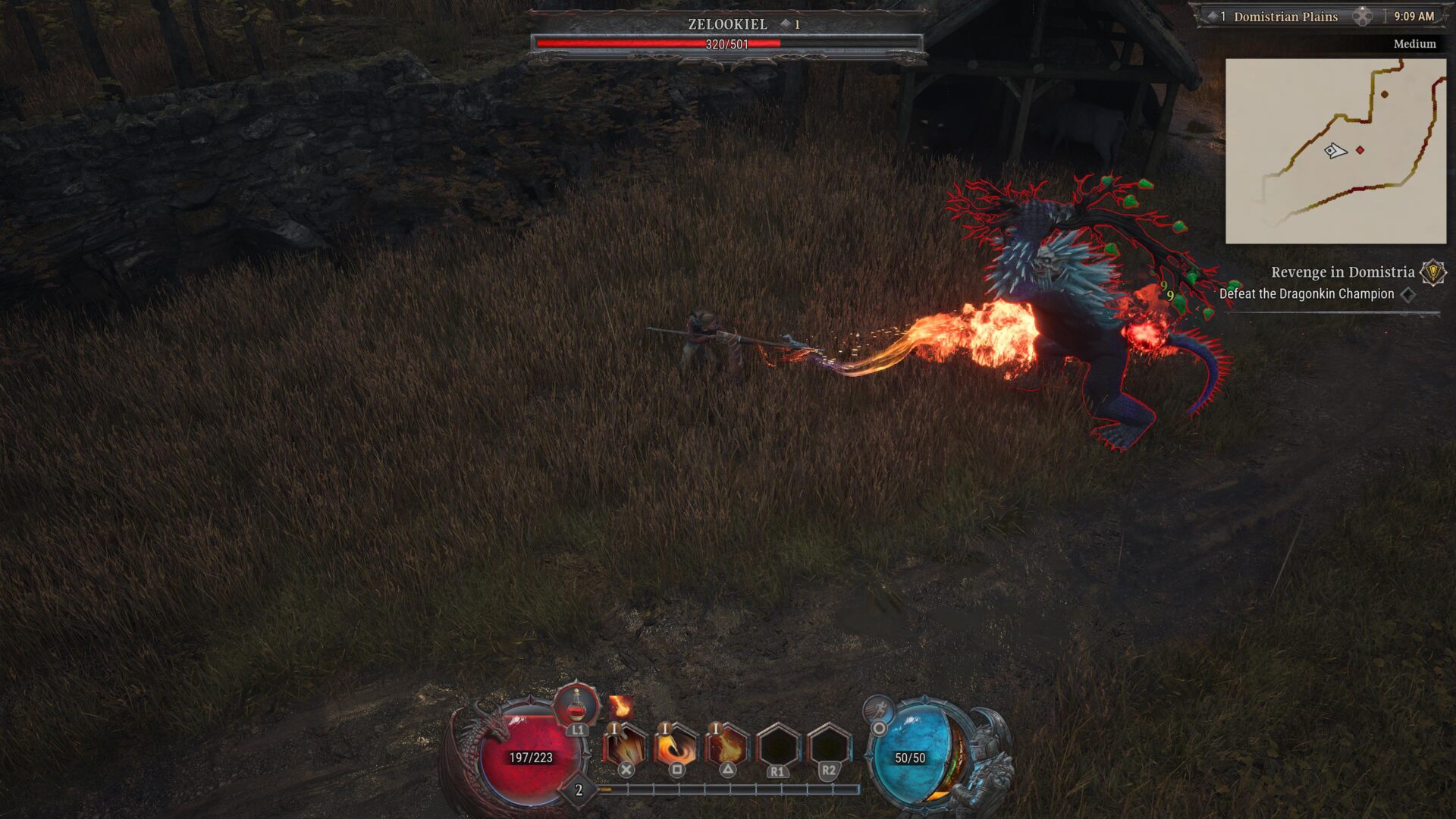Activate the spear thrust skill icon
The height and width of the screenshot is (819, 1456).
(x=625, y=746)
